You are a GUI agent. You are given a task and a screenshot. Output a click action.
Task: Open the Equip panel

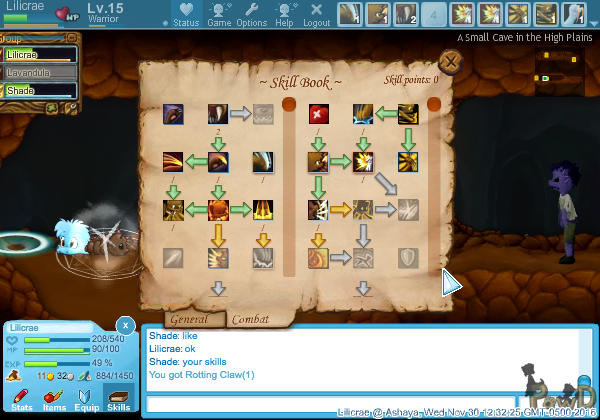click(86, 399)
